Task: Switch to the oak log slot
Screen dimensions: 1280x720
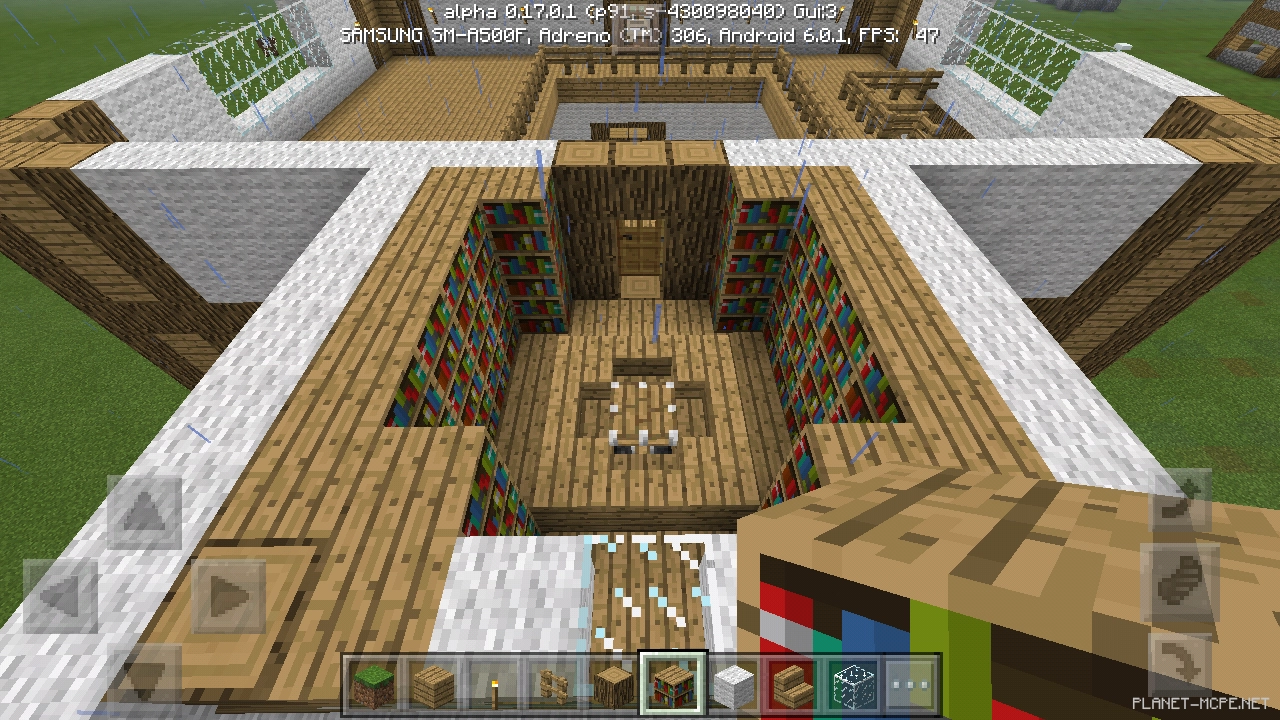Action: (612, 684)
